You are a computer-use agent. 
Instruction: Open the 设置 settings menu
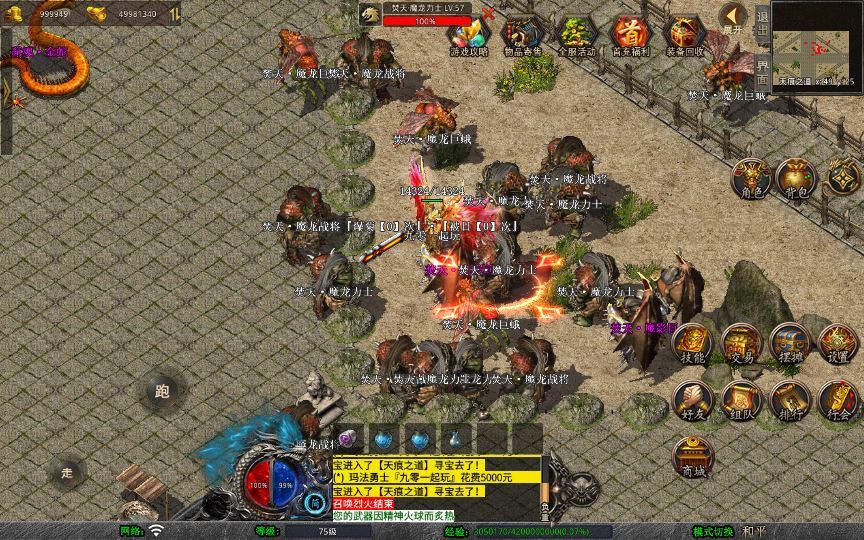pyautogui.click(x=837, y=343)
